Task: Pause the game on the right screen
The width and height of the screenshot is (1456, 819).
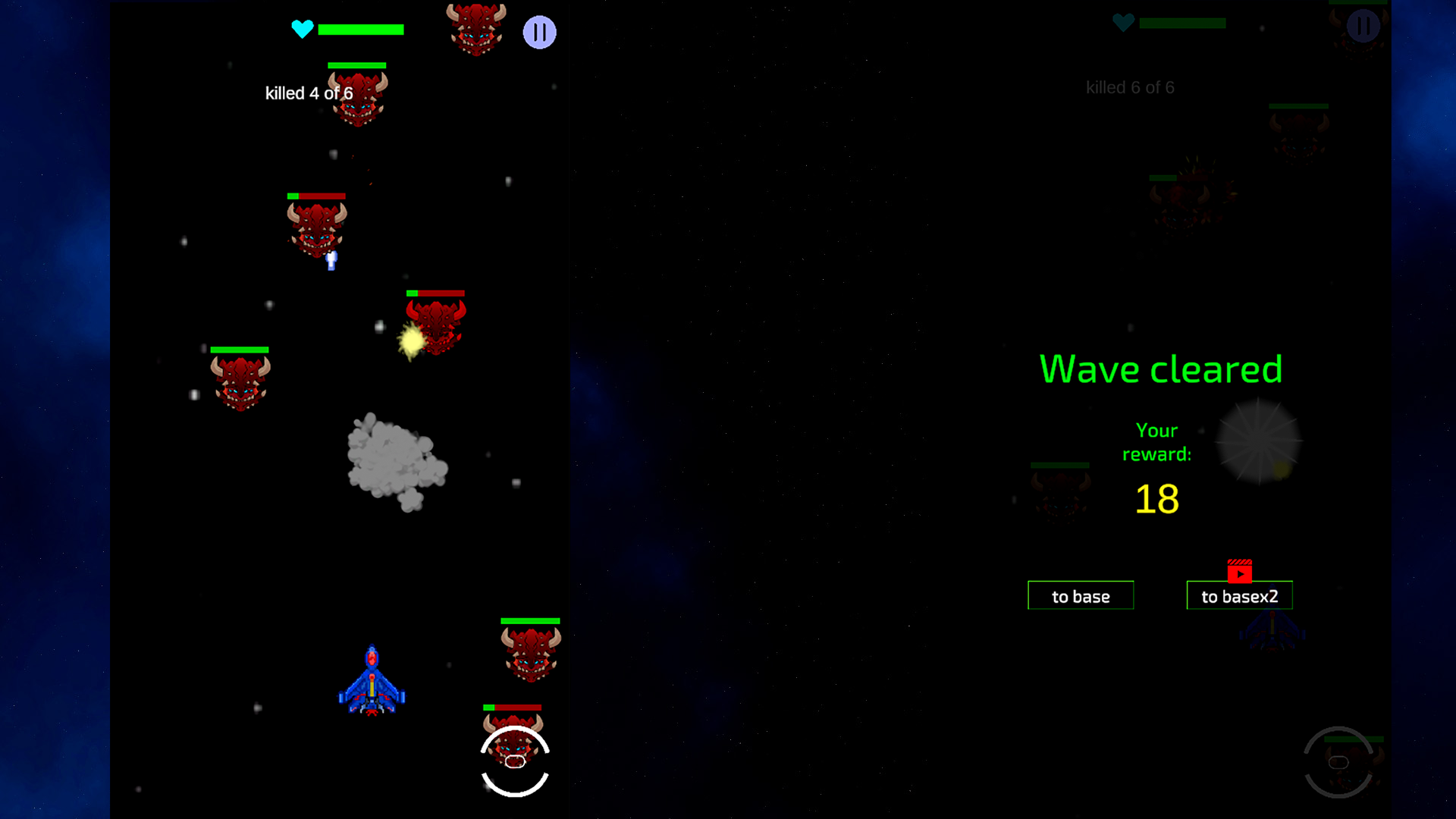Action: [x=1363, y=25]
